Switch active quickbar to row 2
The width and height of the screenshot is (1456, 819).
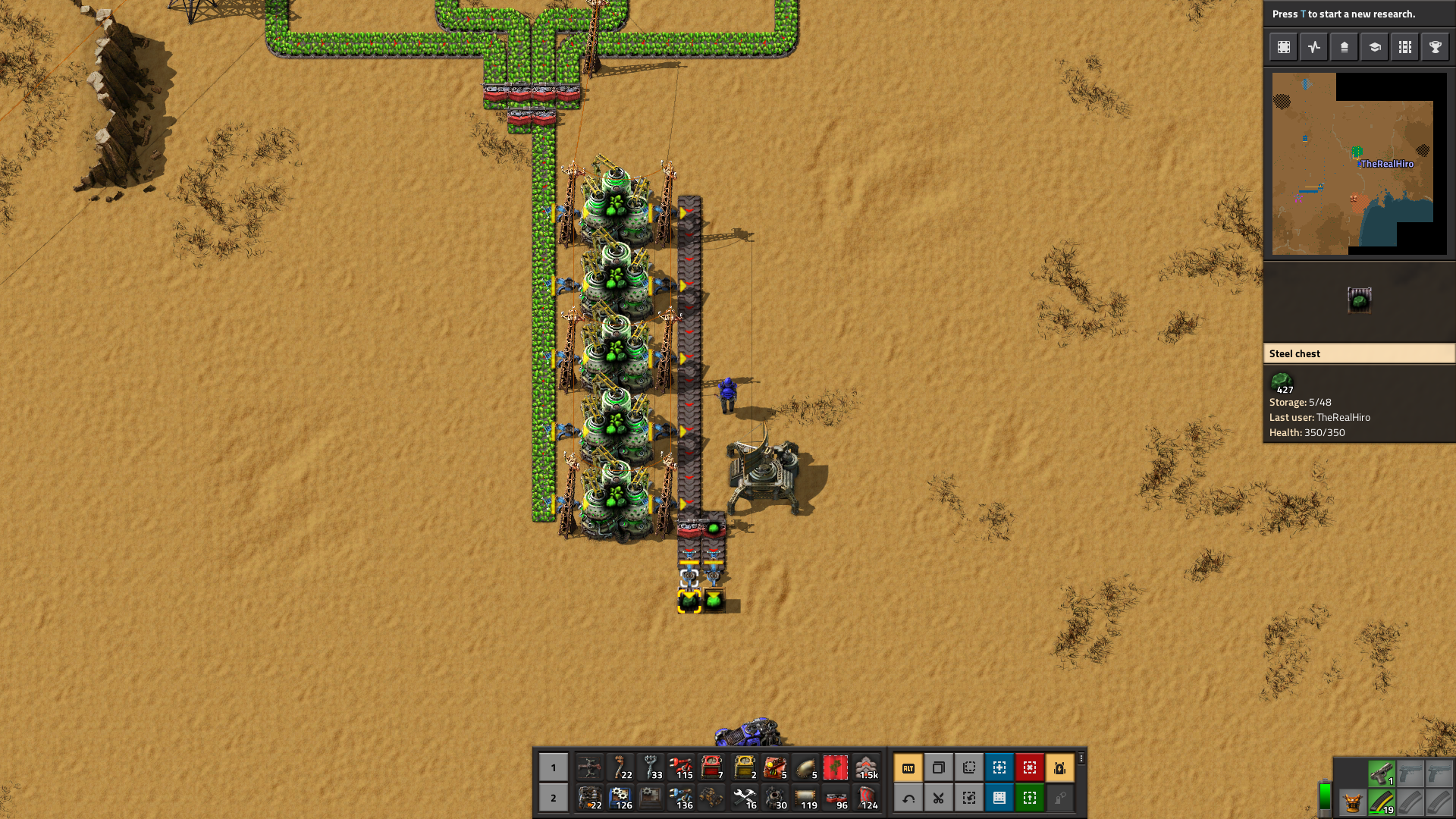(554, 798)
